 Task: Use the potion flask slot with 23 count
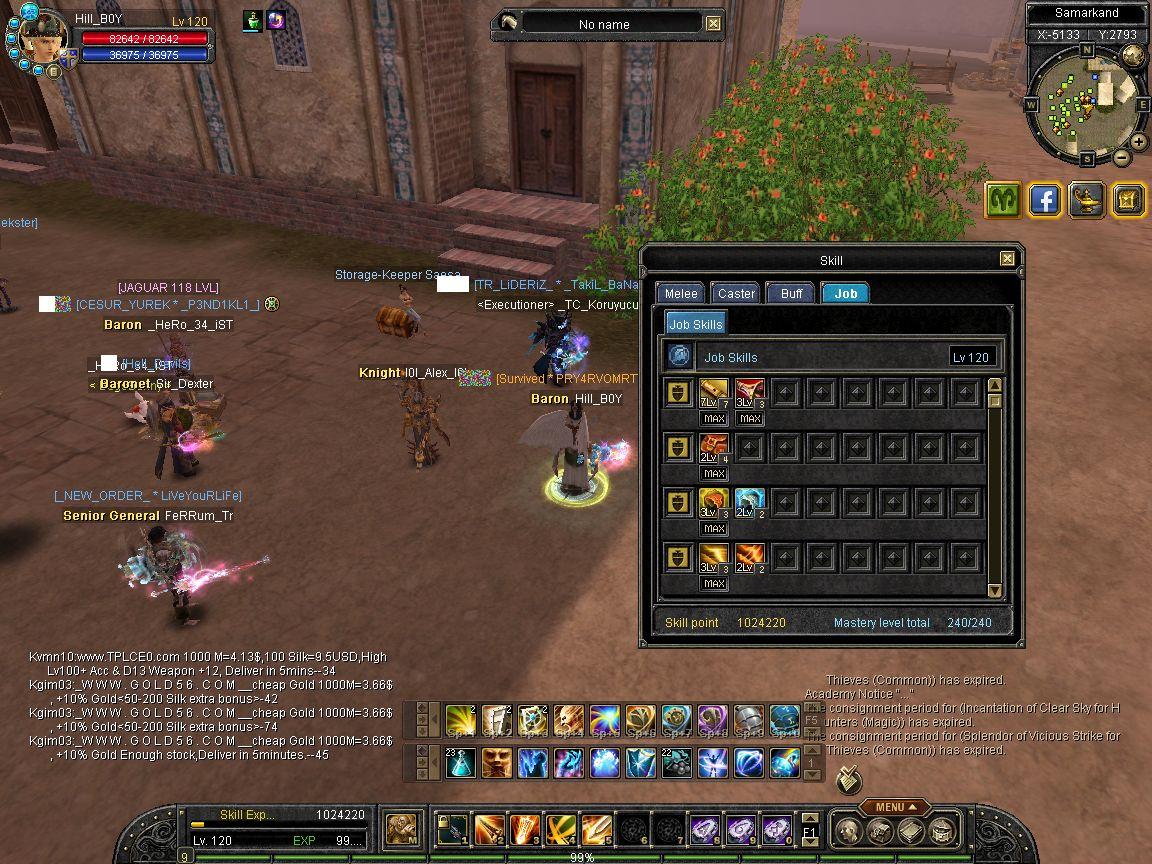pos(460,763)
